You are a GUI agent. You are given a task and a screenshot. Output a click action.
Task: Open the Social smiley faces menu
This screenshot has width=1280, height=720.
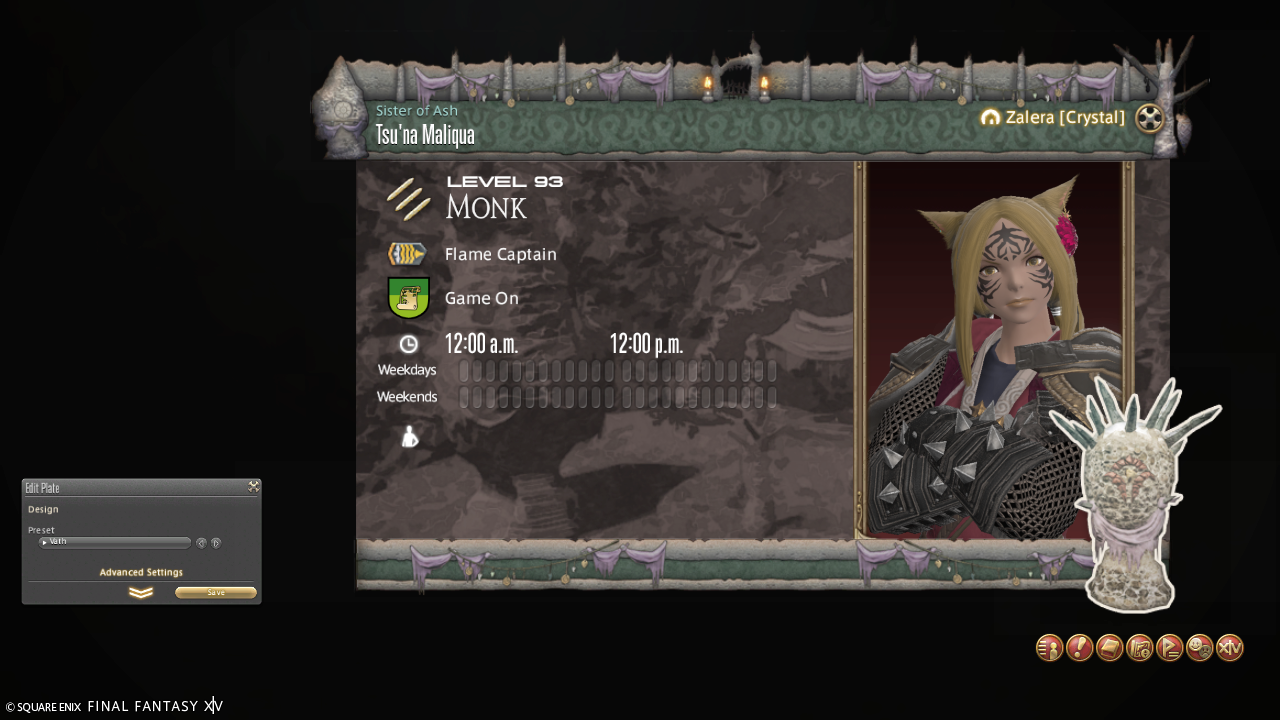1199,648
